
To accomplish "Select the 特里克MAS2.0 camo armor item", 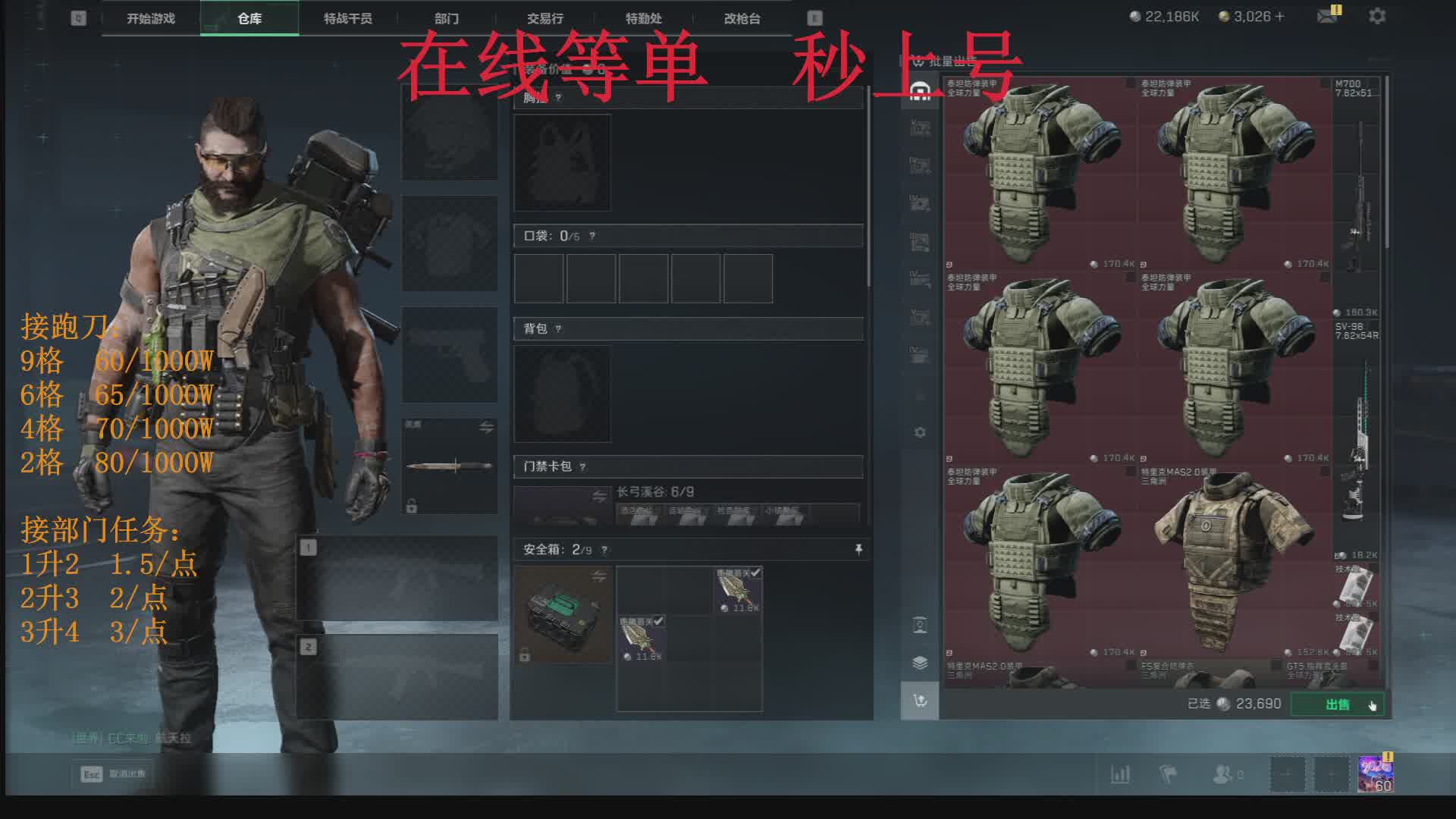I will tap(1233, 561).
